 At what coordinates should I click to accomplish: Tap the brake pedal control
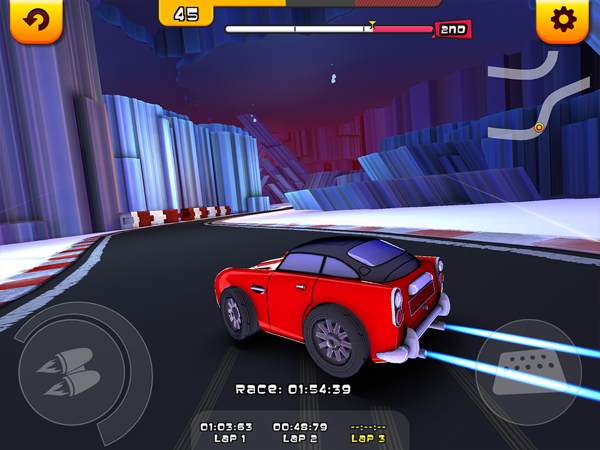pyautogui.click(x=531, y=372)
